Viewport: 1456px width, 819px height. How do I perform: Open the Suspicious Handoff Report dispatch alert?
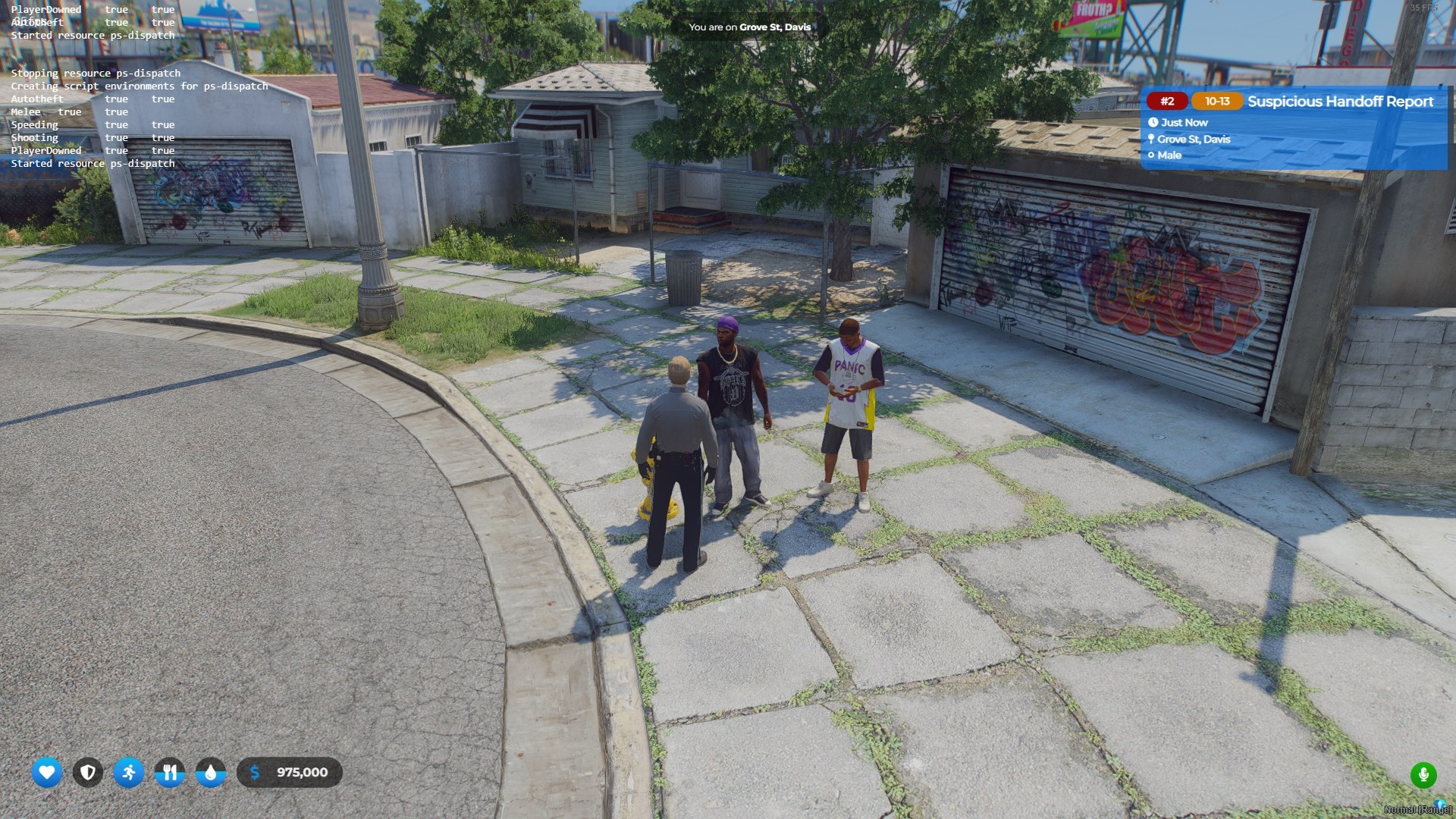(1339, 102)
